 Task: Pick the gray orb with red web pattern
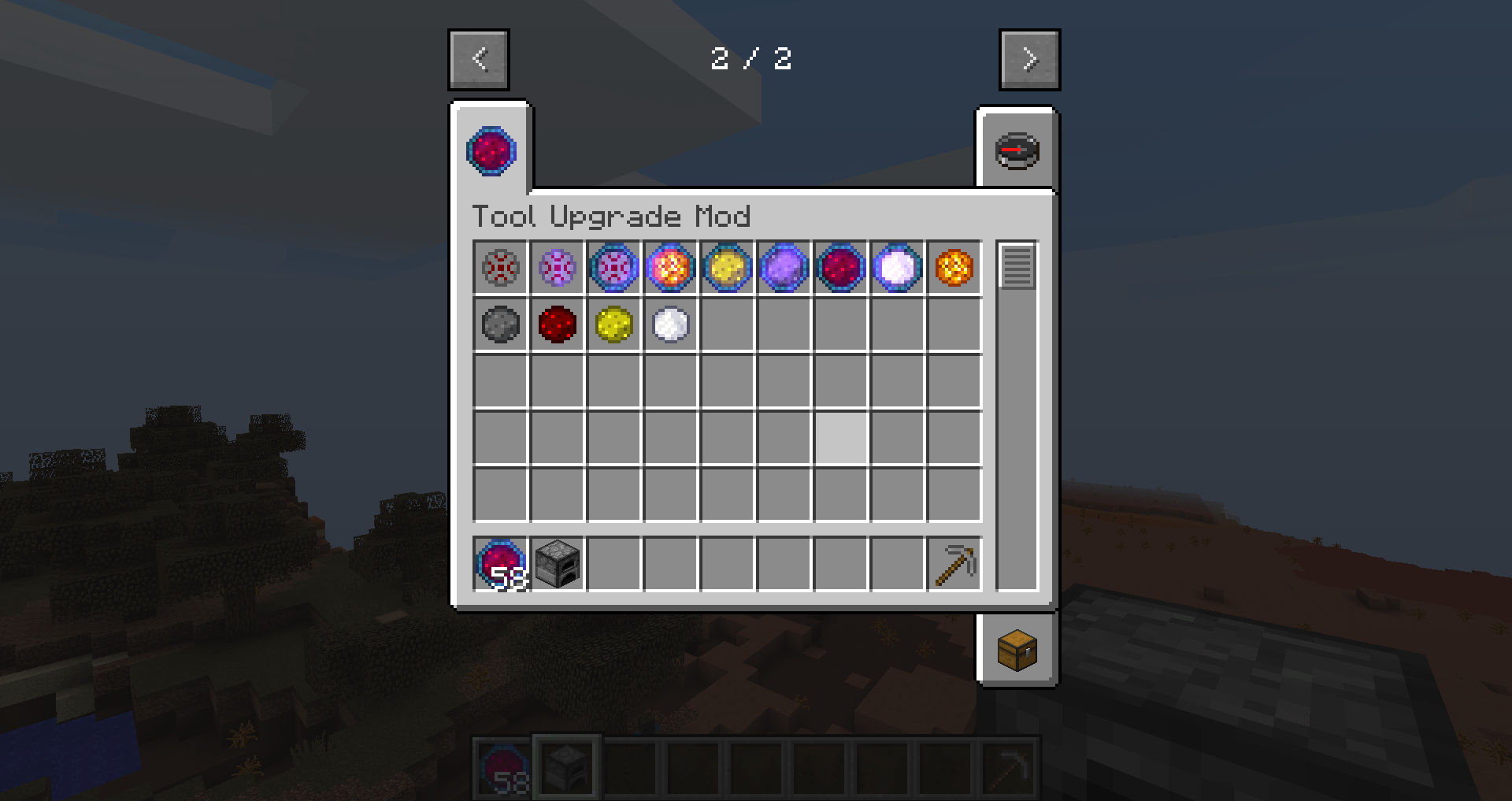(x=501, y=268)
